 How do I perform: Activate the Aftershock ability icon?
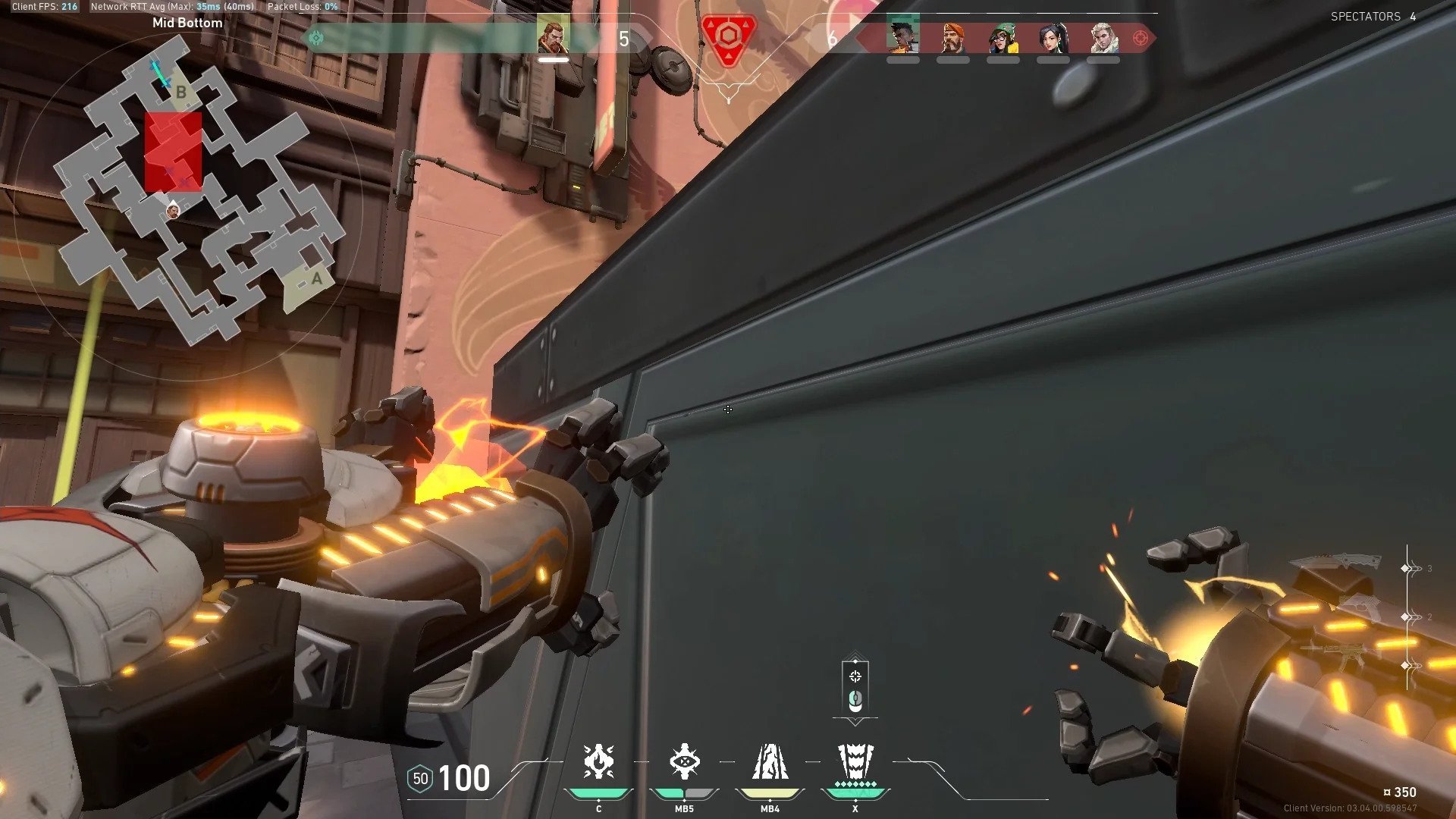598,762
